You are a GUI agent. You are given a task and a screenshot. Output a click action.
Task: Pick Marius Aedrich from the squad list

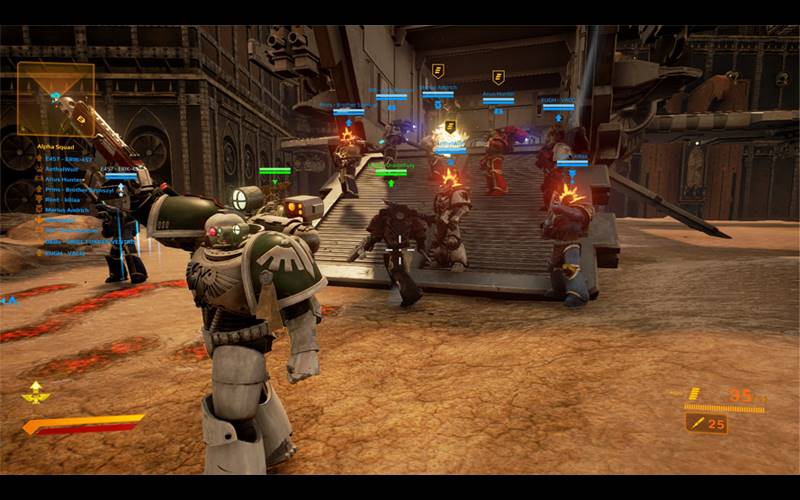[66, 208]
